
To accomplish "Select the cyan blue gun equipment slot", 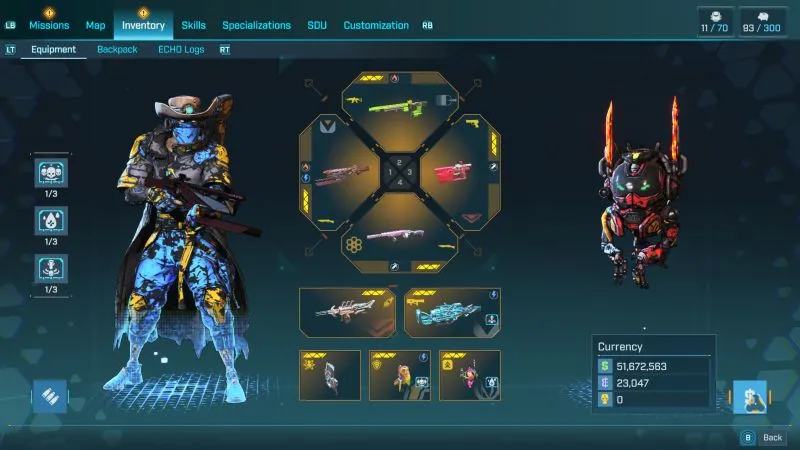I will pyautogui.click(x=452, y=312).
